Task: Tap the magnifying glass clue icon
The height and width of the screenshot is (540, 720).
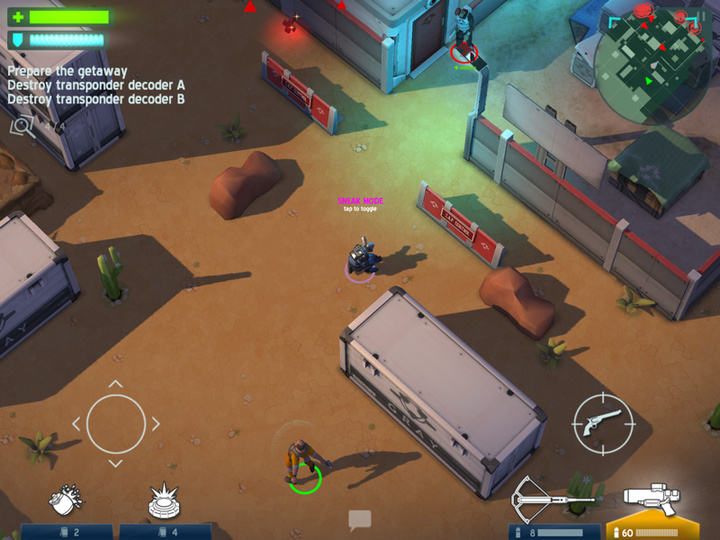Action: click(x=21, y=125)
